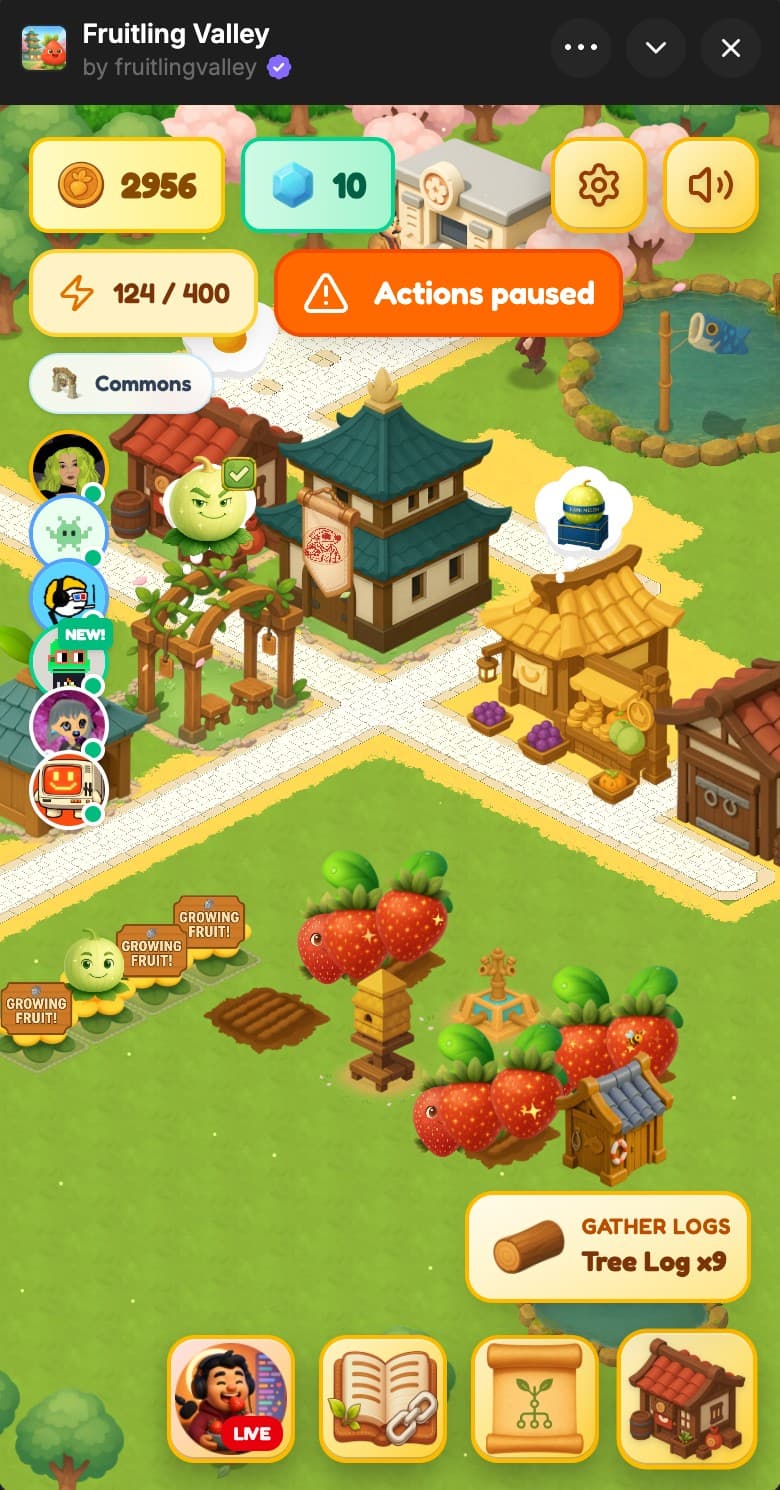The width and height of the screenshot is (780, 1490).
Task: Select the green-haired woman player avatar
Action: 68,467
